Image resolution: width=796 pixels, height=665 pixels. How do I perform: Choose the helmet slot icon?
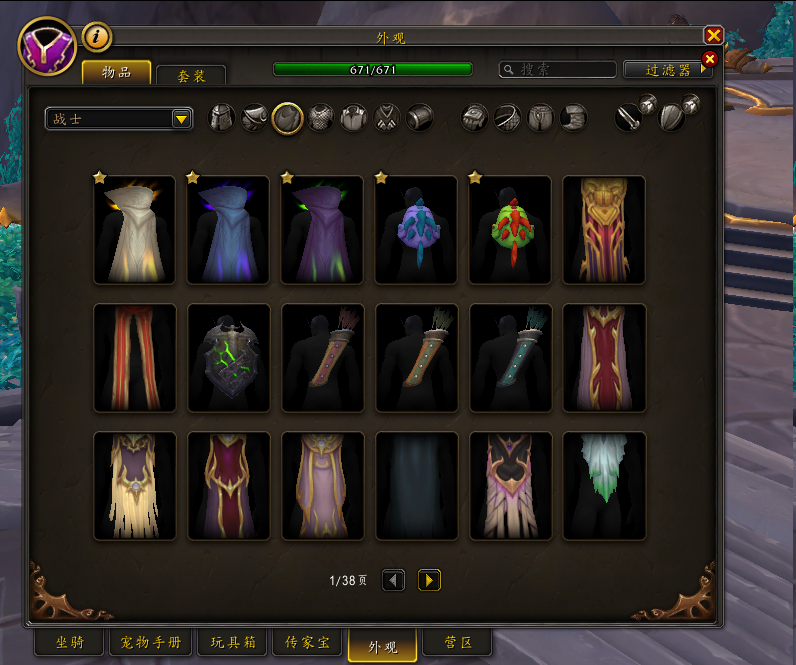point(222,118)
